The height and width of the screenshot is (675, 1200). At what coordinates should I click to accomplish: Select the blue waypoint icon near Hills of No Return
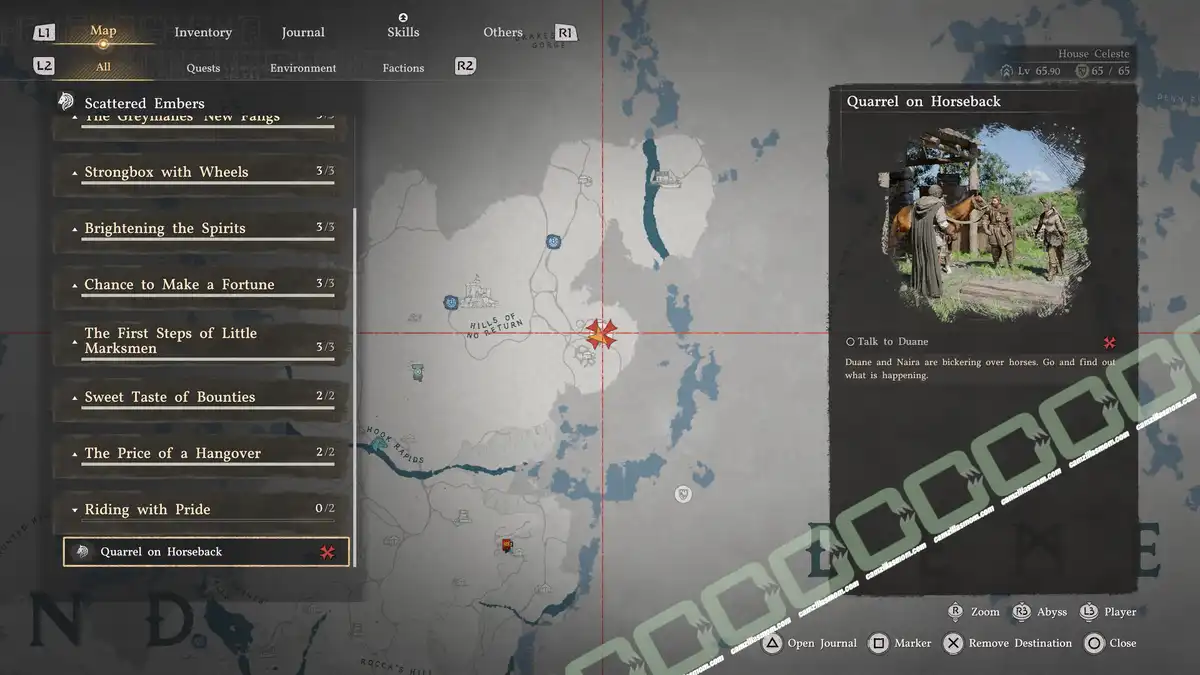452,301
